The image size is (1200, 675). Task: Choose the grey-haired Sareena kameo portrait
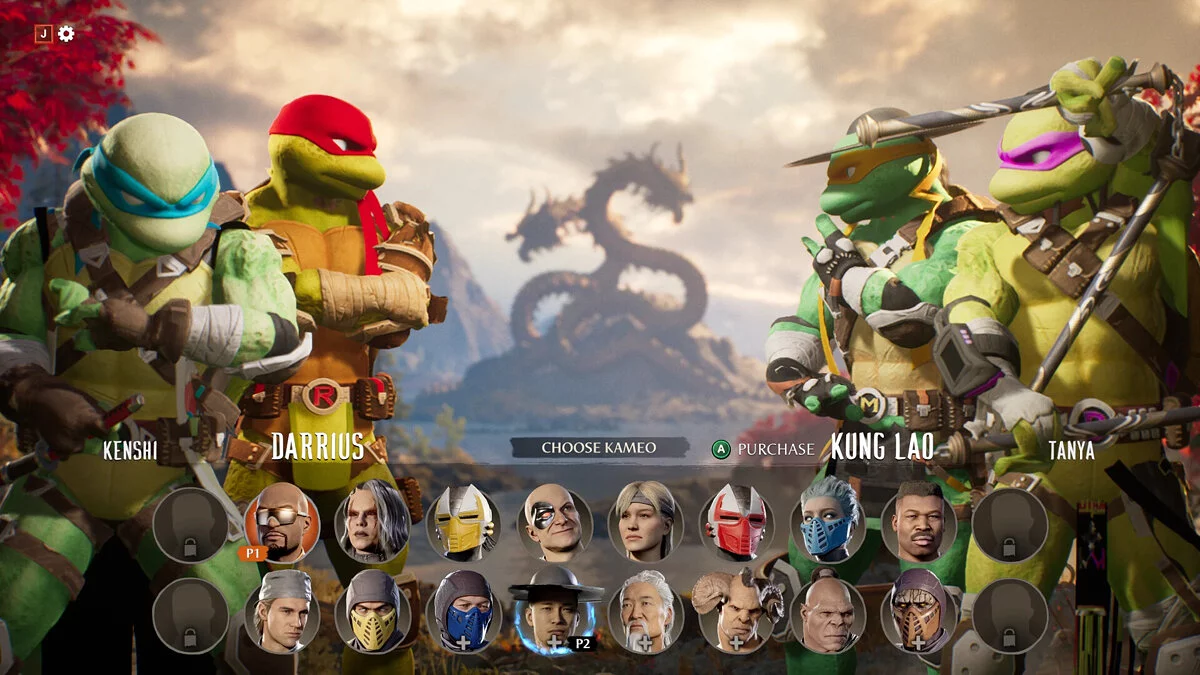click(x=372, y=522)
